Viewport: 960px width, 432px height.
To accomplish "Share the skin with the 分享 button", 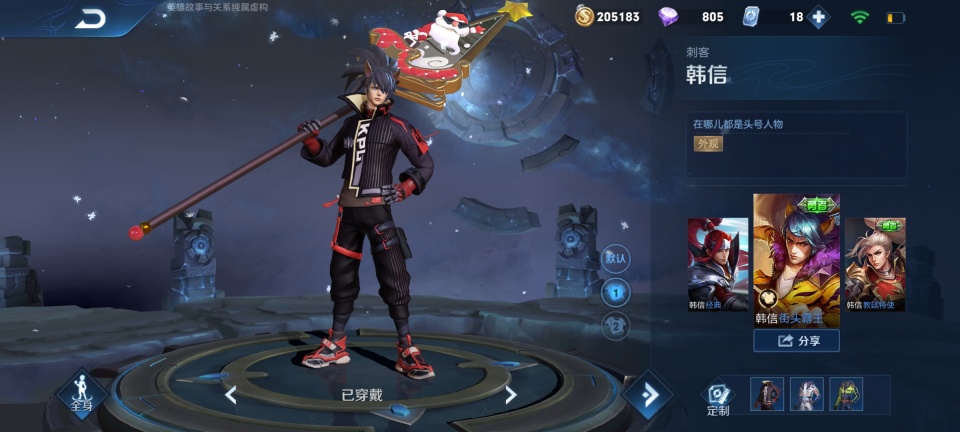I will [x=796, y=341].
